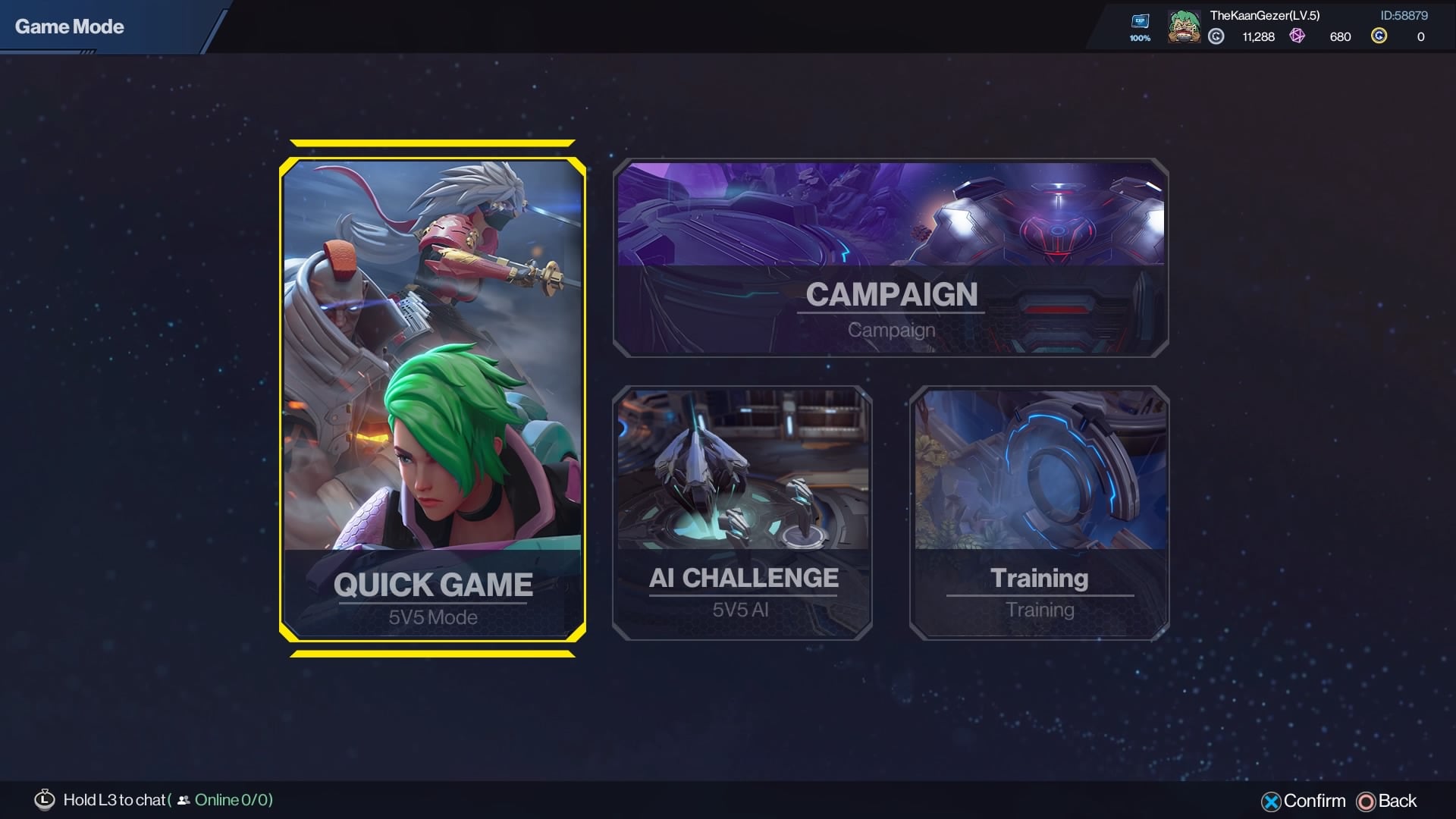Choose the AI Challenge 5V5 AI card
This screenshot has width=1456, height=819.
[742, 513]
